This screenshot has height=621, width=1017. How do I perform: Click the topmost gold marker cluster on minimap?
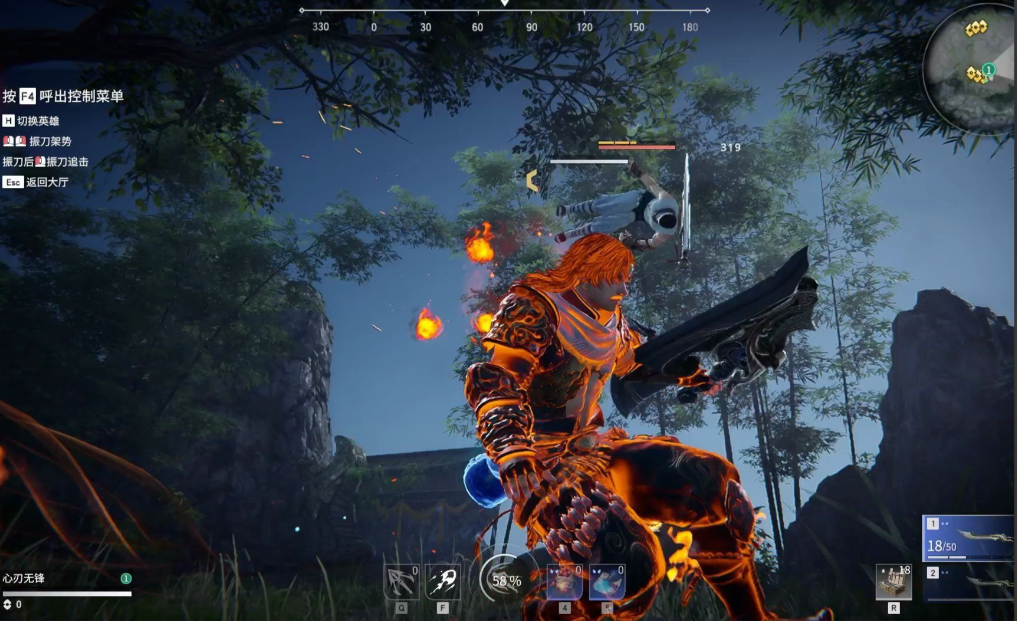[x=976, y=29]
